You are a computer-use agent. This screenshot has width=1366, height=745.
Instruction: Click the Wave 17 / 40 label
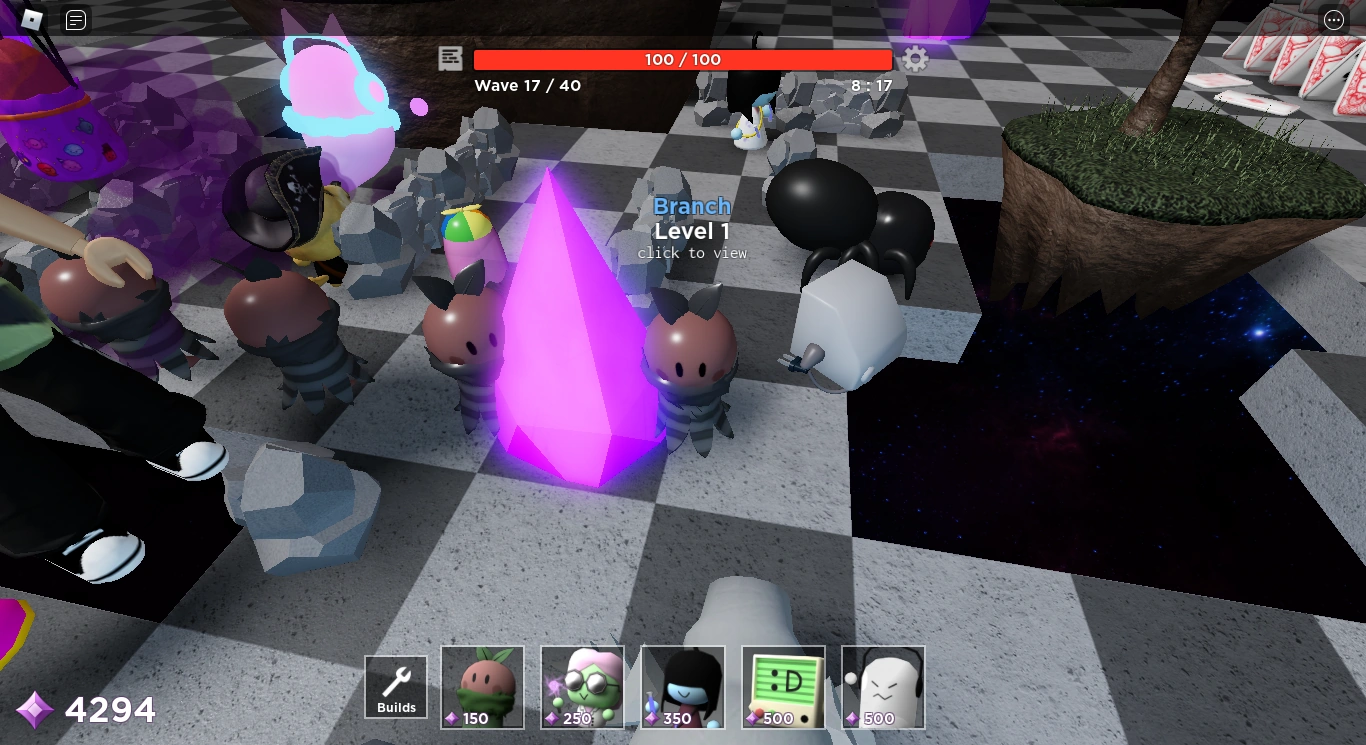528,86
